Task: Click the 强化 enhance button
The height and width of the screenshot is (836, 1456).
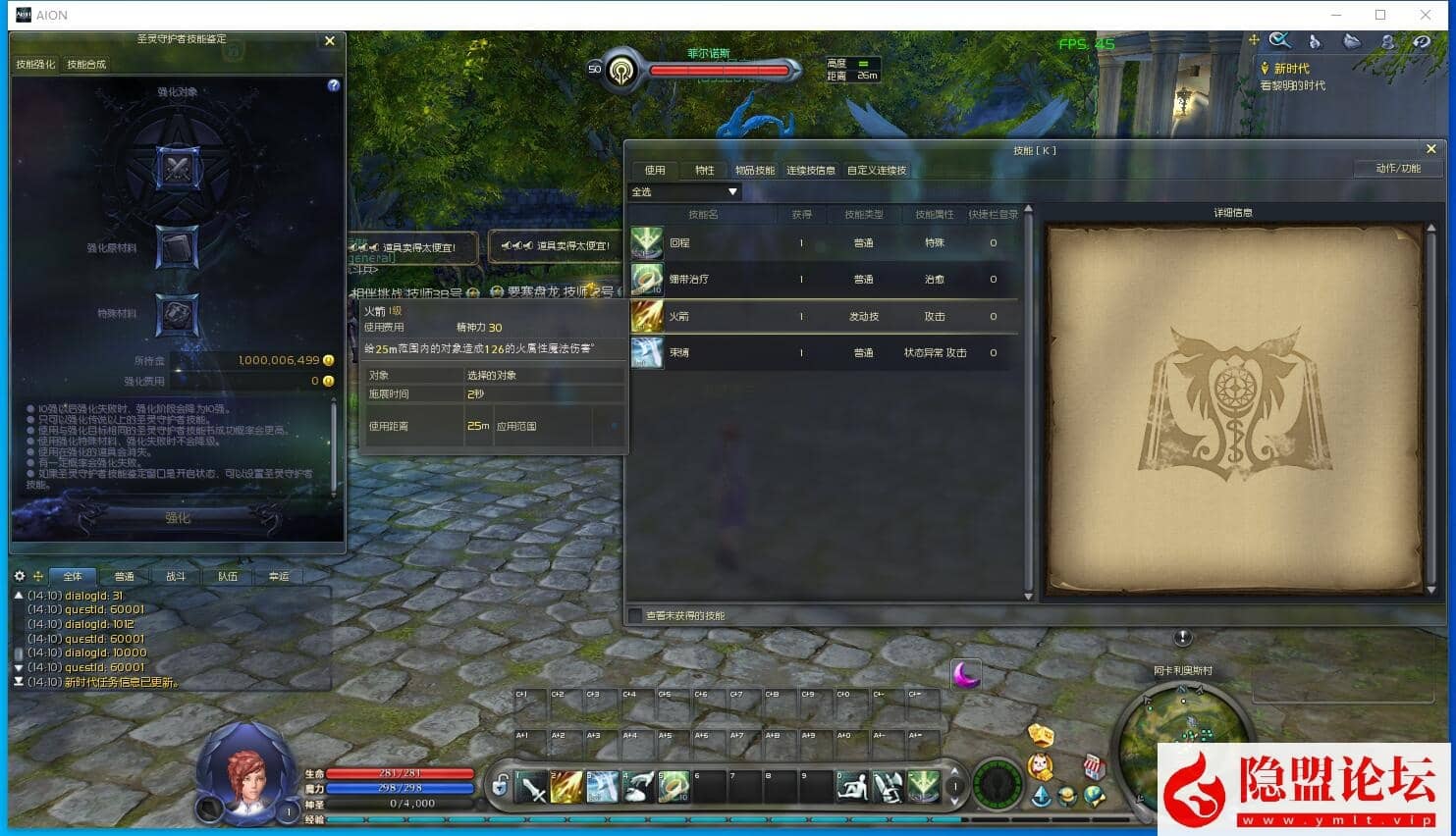Action: pyautogui.click(x=178, y=518)
